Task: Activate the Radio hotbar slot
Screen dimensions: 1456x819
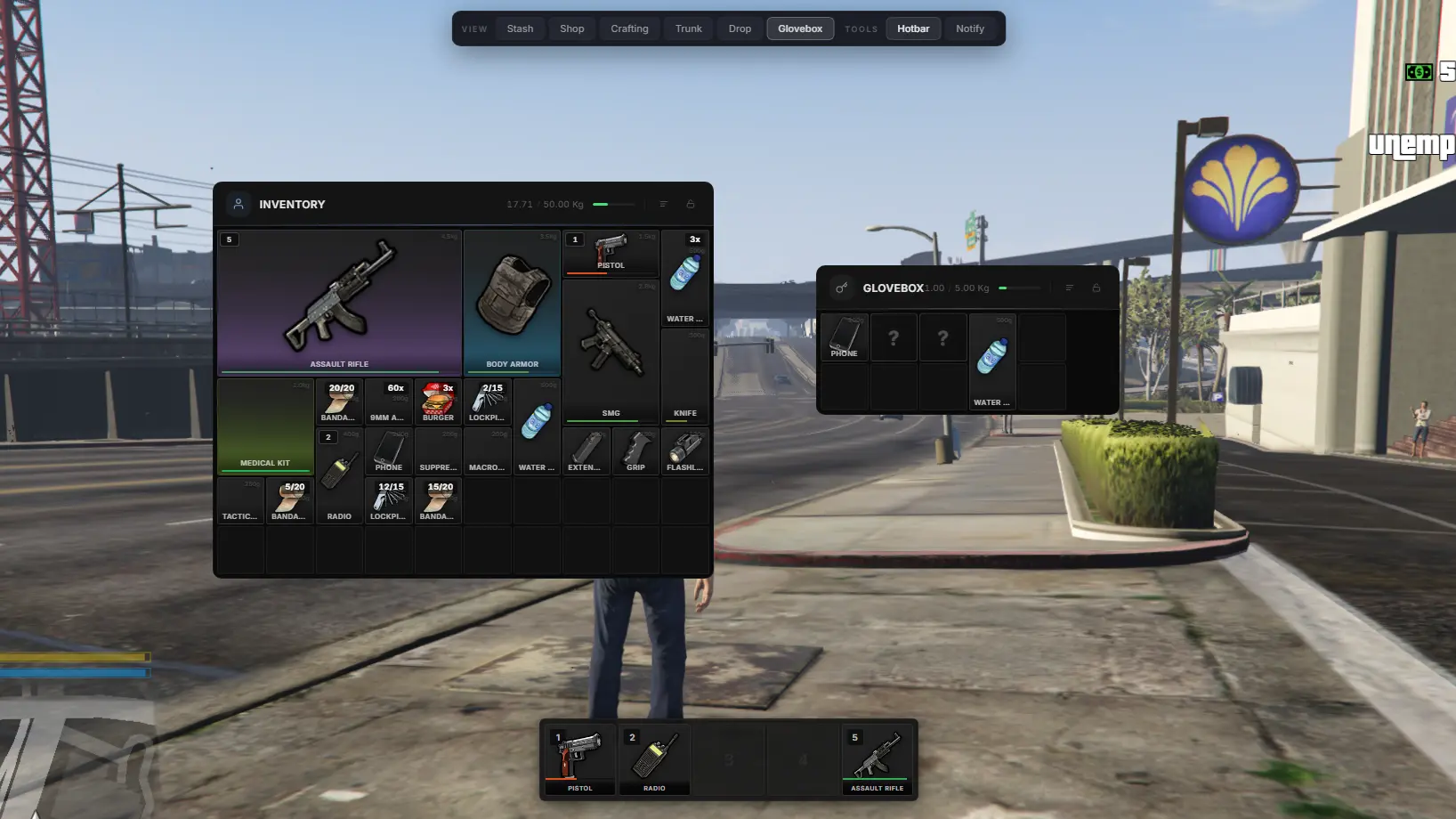Action: click(654, 759)
